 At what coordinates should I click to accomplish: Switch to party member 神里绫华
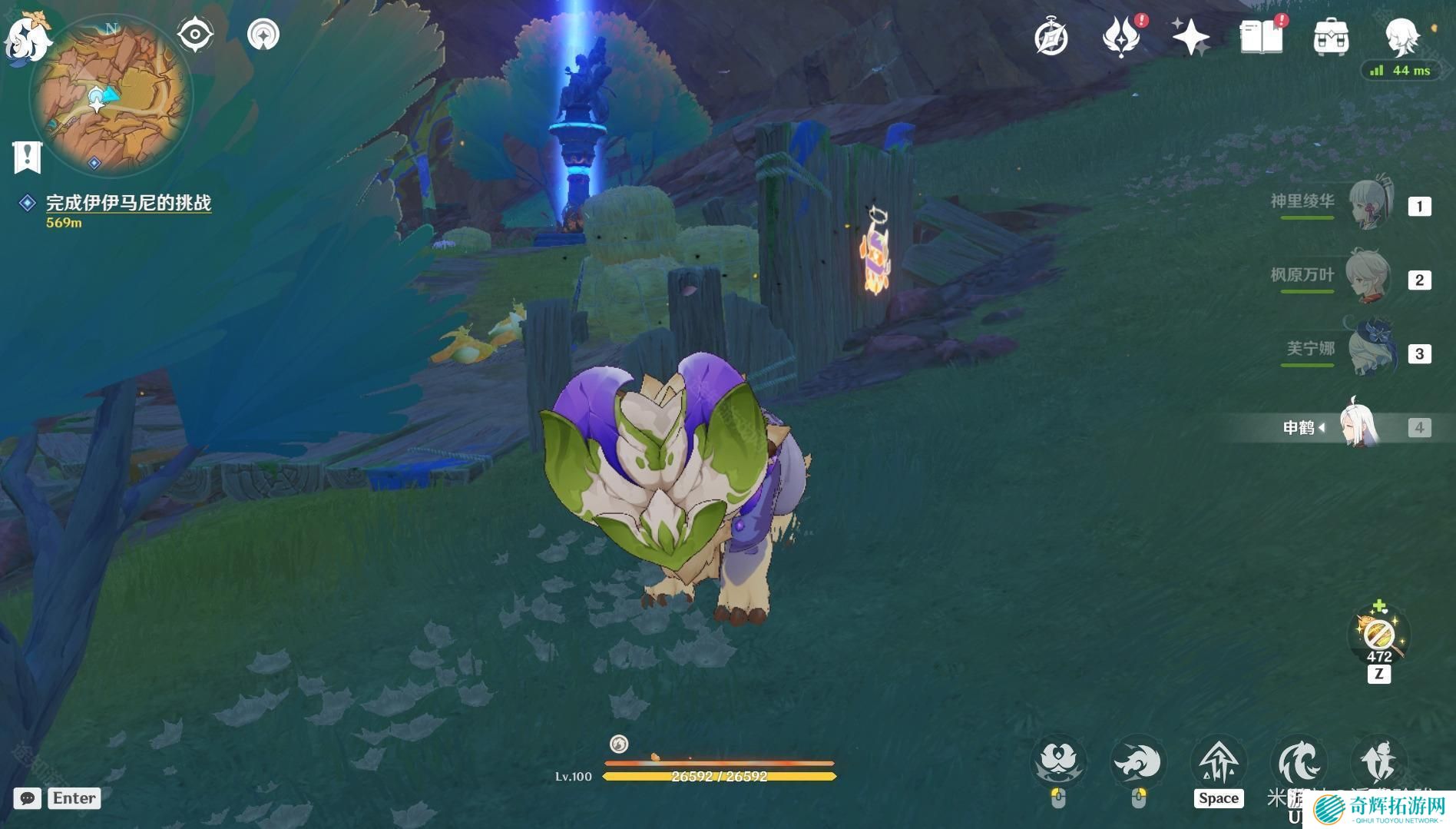[x=1372, y=204]
